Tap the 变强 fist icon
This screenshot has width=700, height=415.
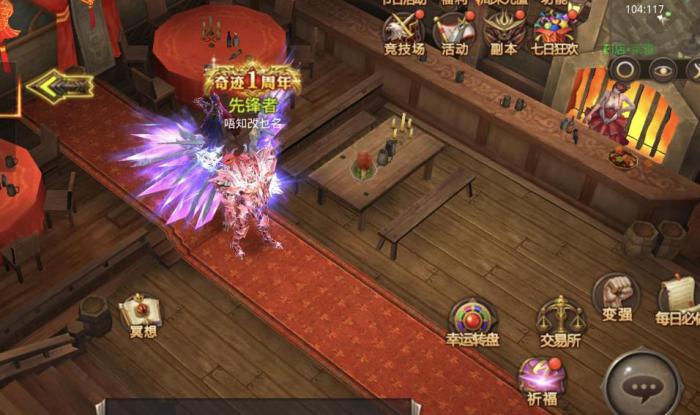click(x=614, y=296)
